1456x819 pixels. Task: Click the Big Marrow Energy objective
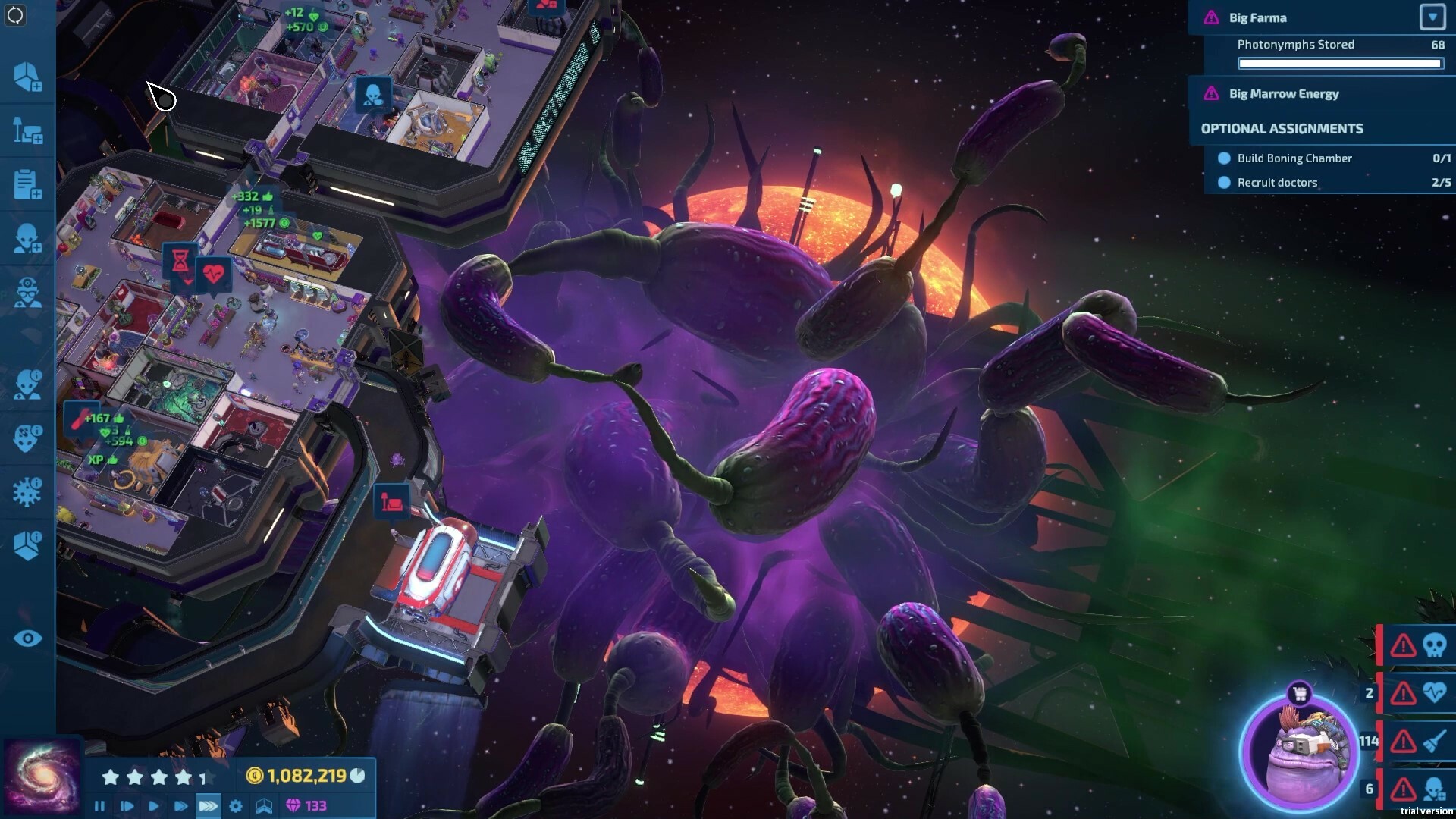tap(1283, 93)
